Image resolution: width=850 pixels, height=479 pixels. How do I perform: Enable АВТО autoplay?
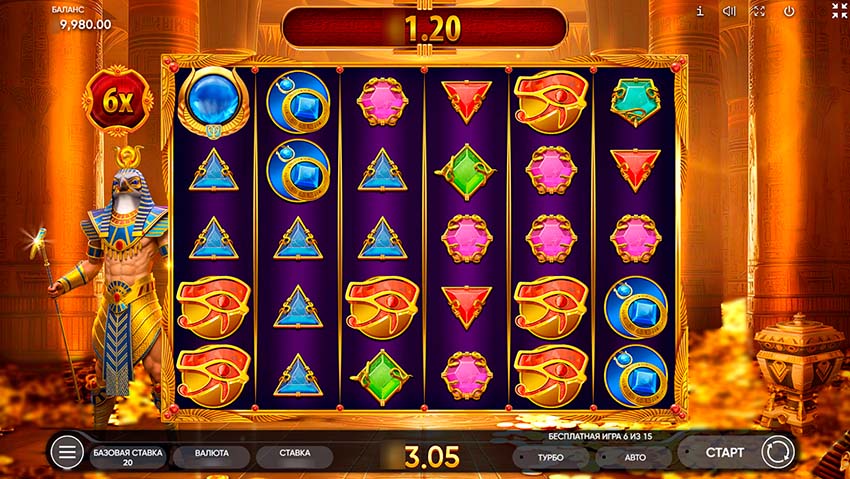[x=635, y=457]
